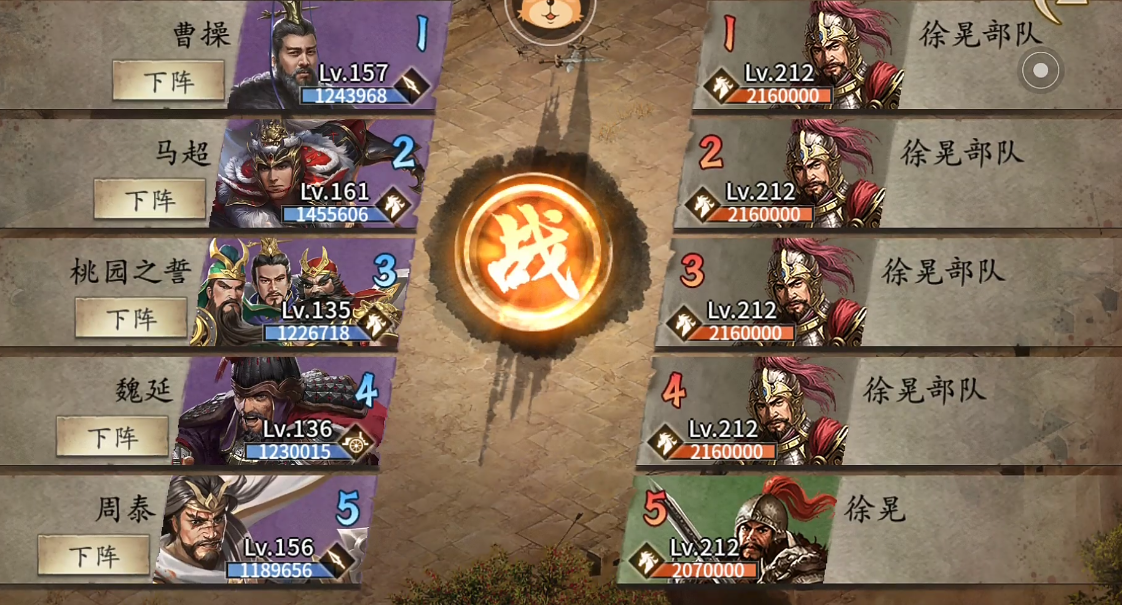1122x605 pixels.
Task: Tap the circular record button overlay
Action: pyautogui.click(x=1040, y=70)
